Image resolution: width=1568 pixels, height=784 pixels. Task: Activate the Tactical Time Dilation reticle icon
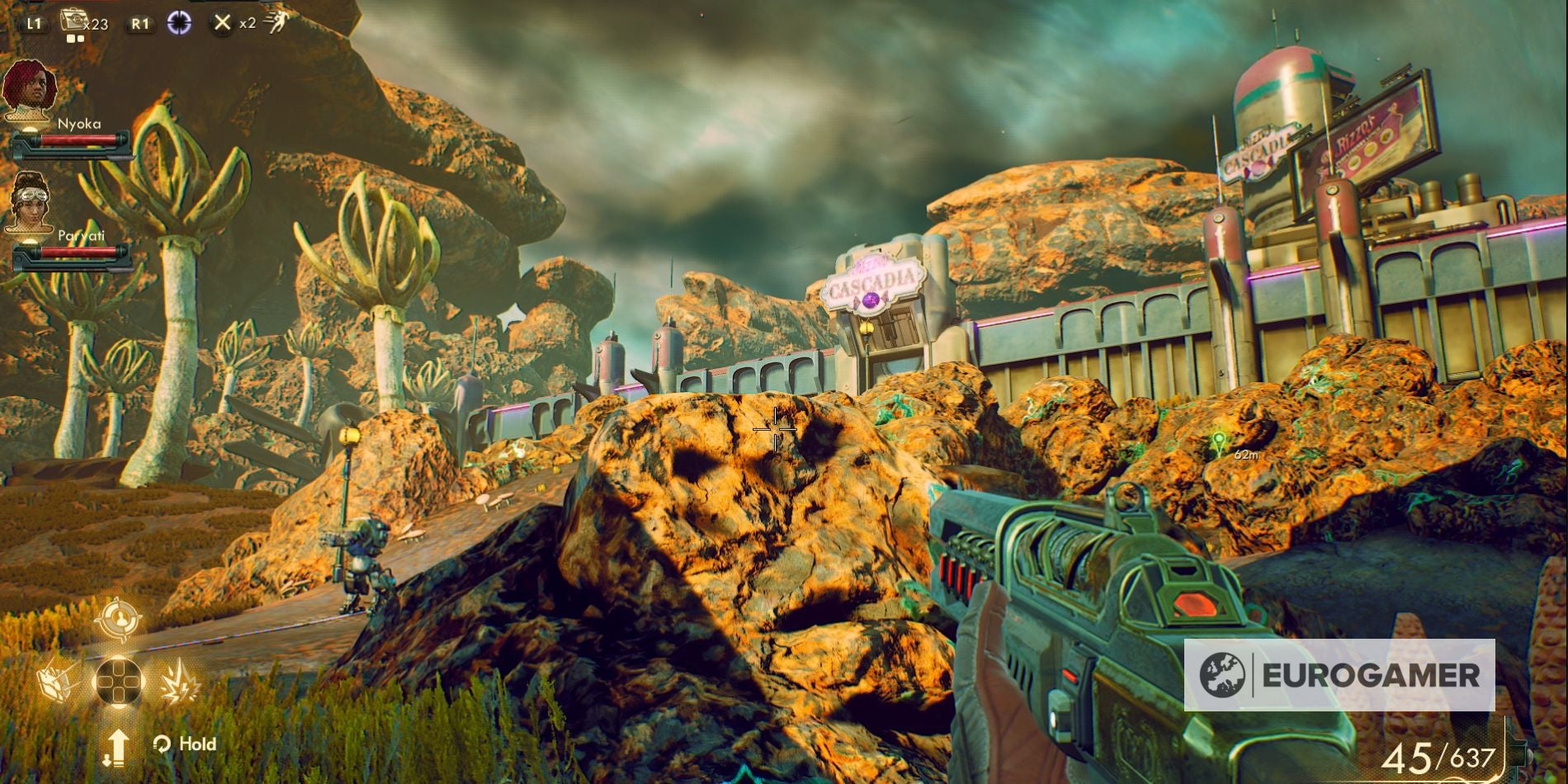click(x=179, y=22)
